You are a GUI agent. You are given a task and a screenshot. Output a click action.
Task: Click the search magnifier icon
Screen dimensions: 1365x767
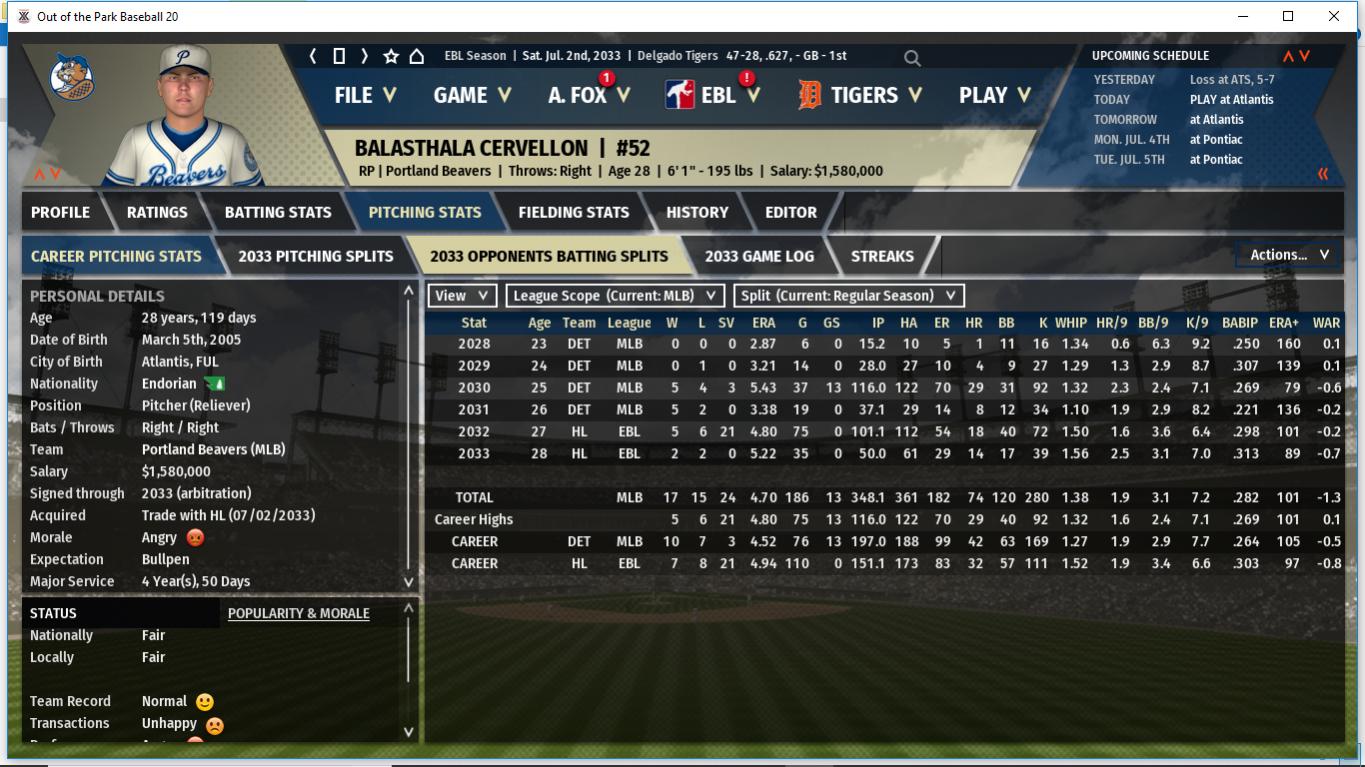tap(912, 58)
